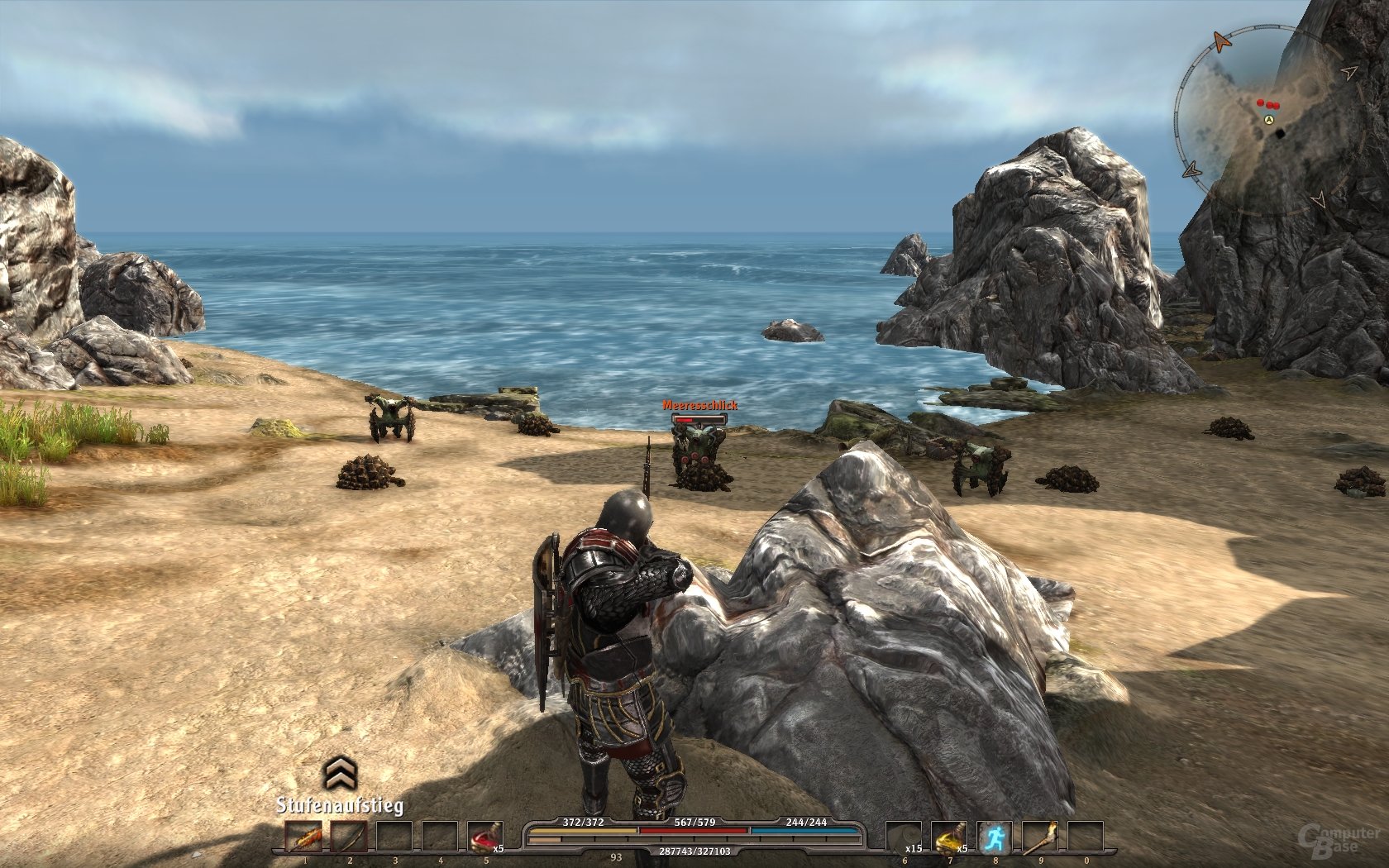Screen dimensions: 1389x868
Task: Equip the bow from hotbar slot 2
Action: 348,837
